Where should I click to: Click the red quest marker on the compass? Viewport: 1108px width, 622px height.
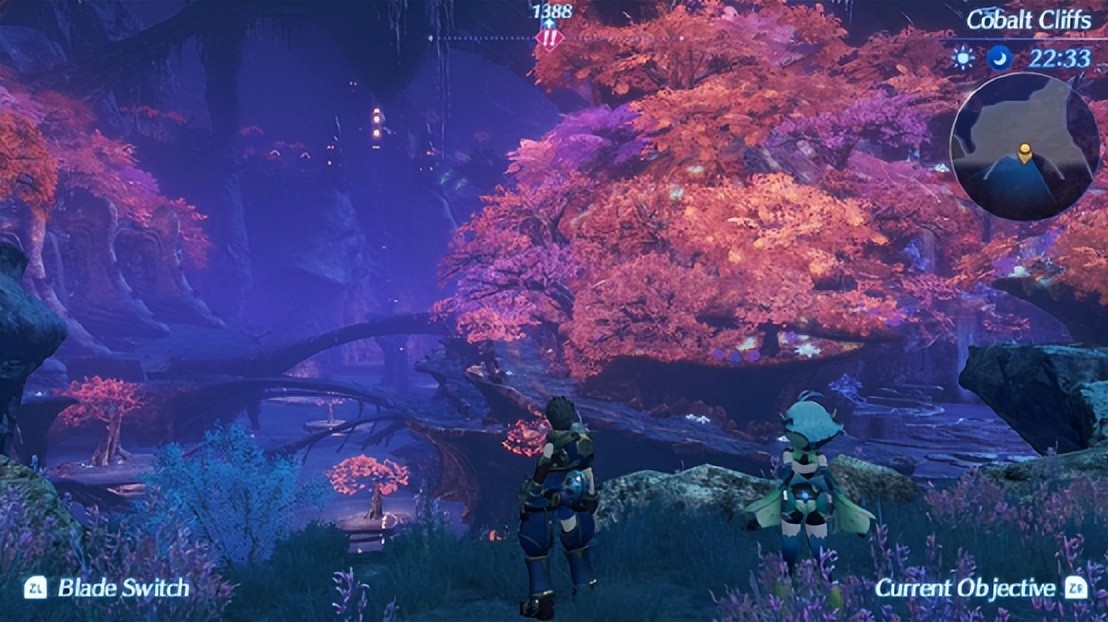[x=549, y=40]
